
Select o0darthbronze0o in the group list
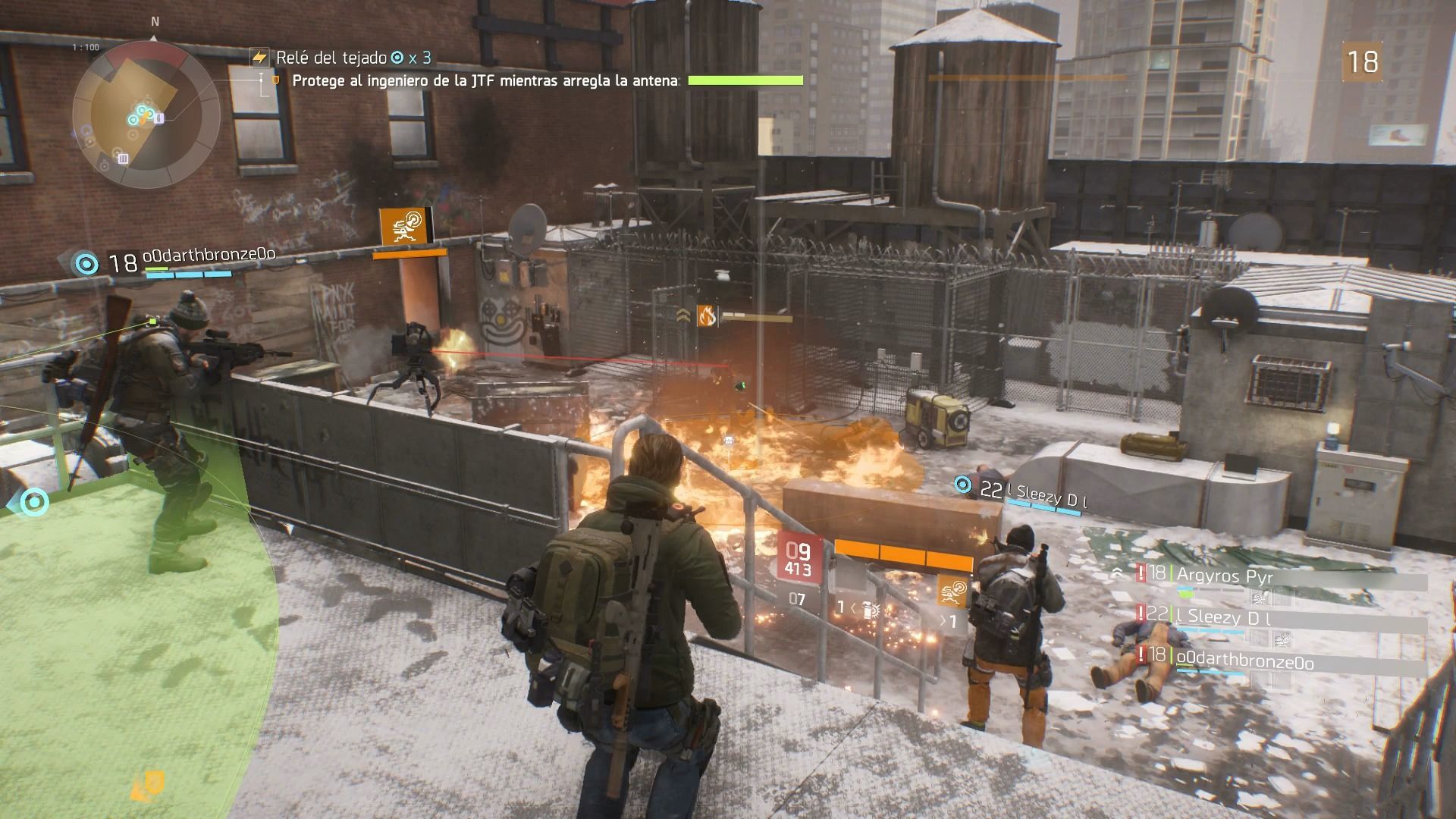point(1244,662)
